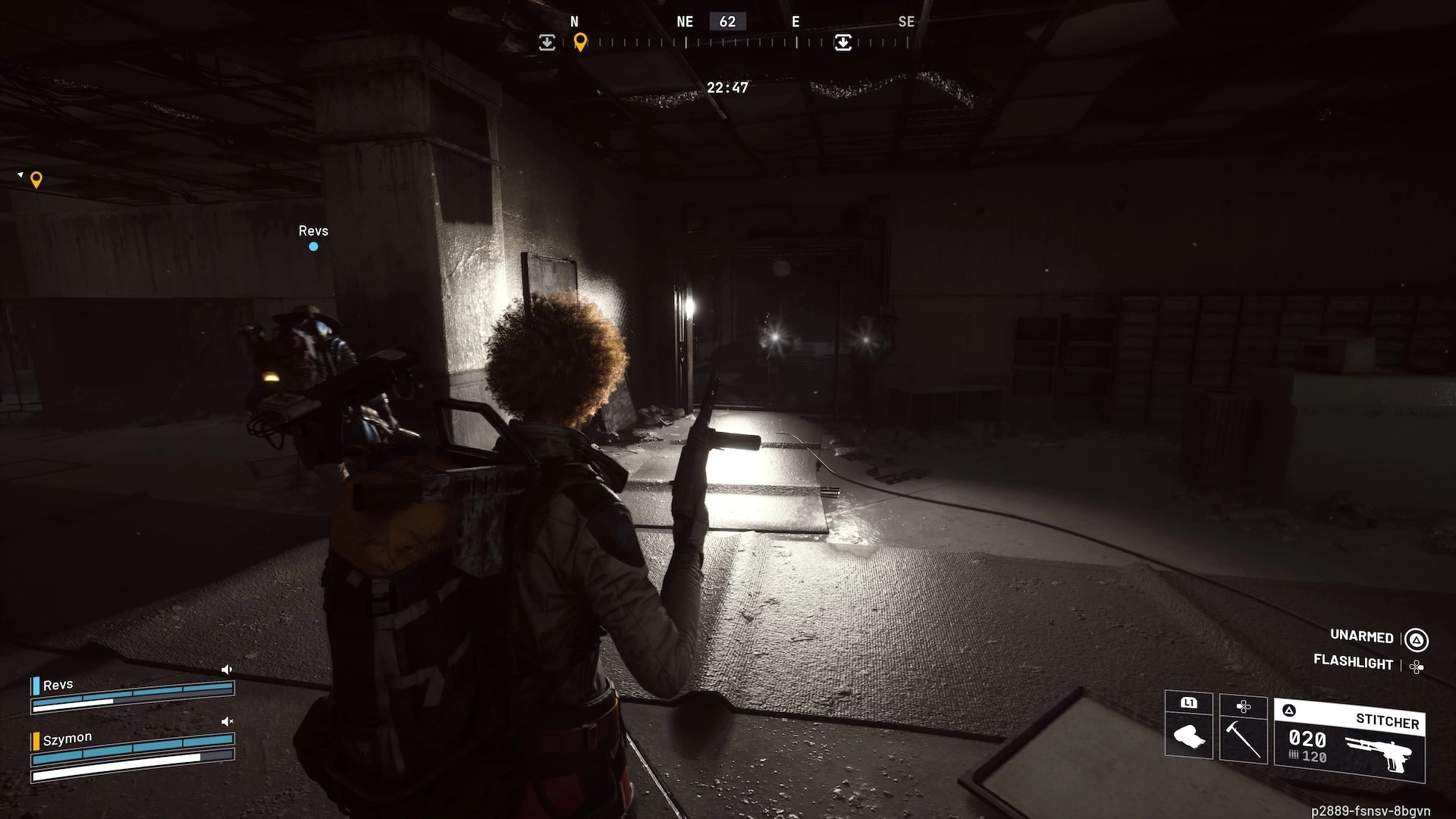Click the Szymon squad member entry
Image resolution: width=1456 pixels, height=819 pixels.
(x=67, y=739)
